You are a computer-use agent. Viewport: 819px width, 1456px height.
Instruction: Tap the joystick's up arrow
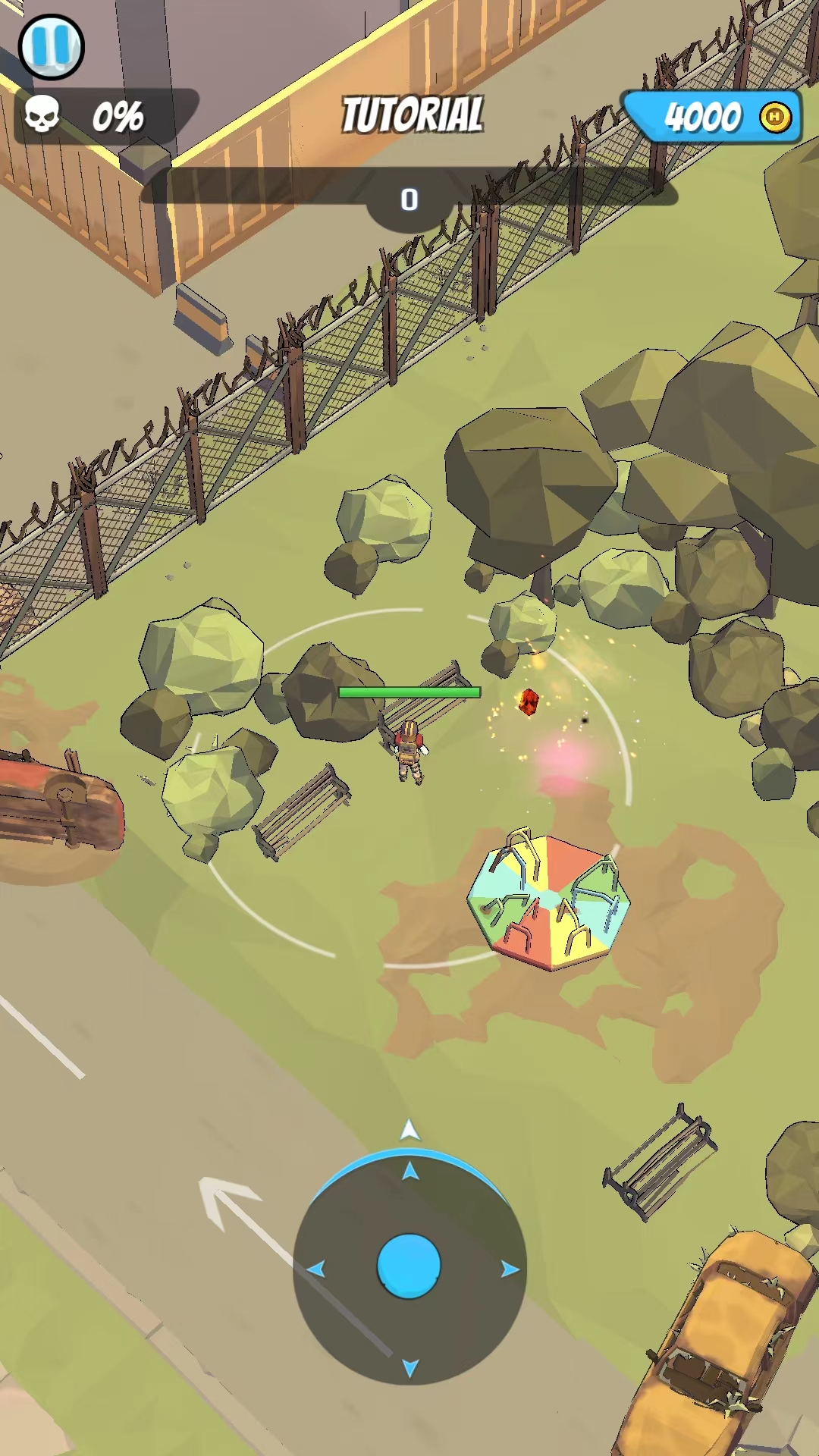point(410,1172)
